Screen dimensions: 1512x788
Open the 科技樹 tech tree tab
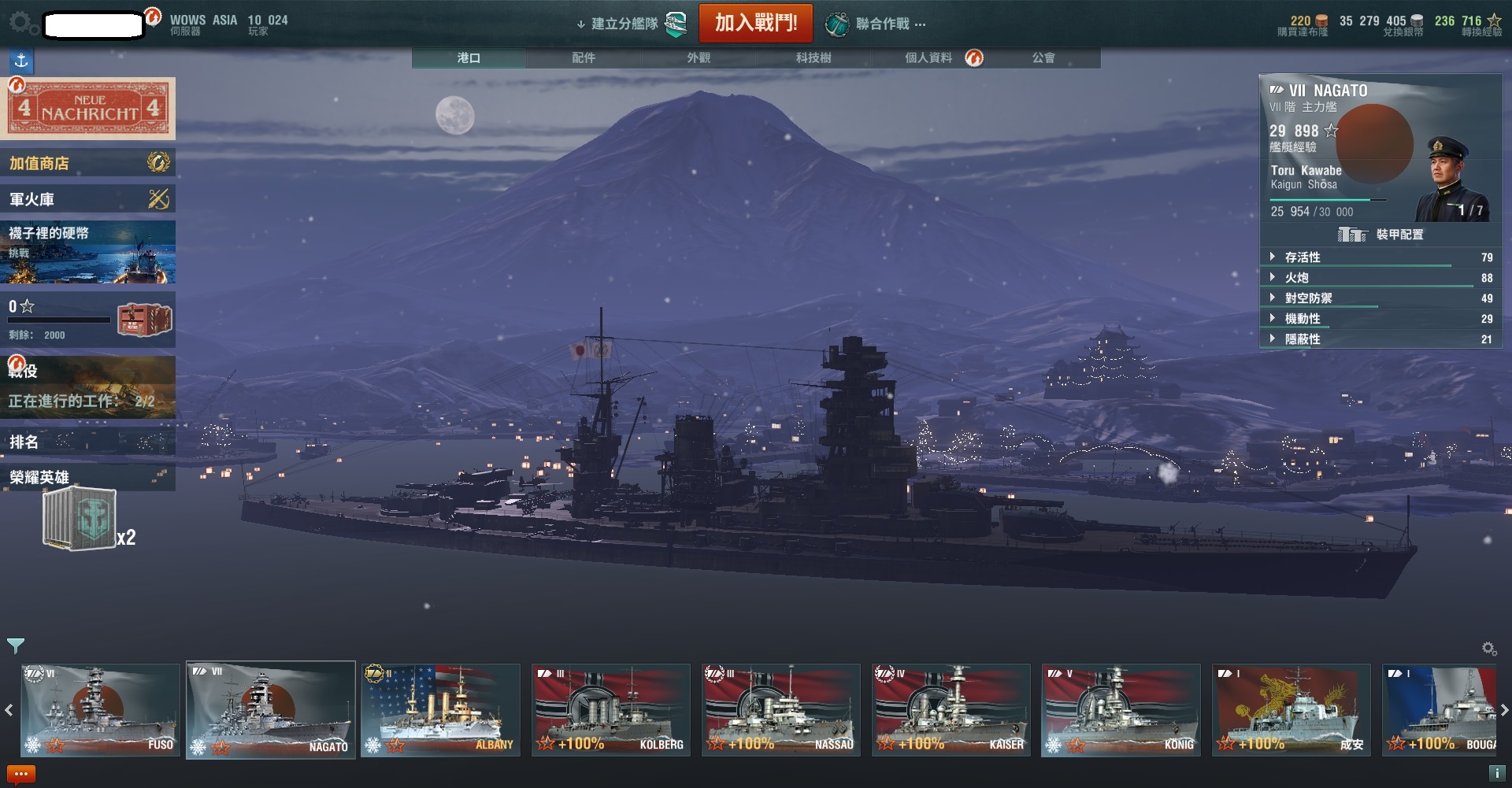[813, 58]
